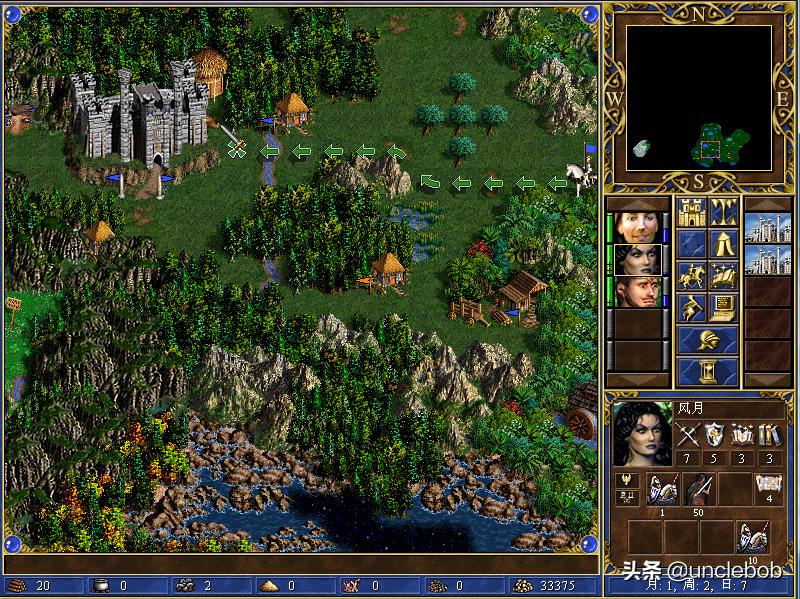End the turn with the hourglass button
Viewport: 800px width, 599px height.
pos(708,371)
